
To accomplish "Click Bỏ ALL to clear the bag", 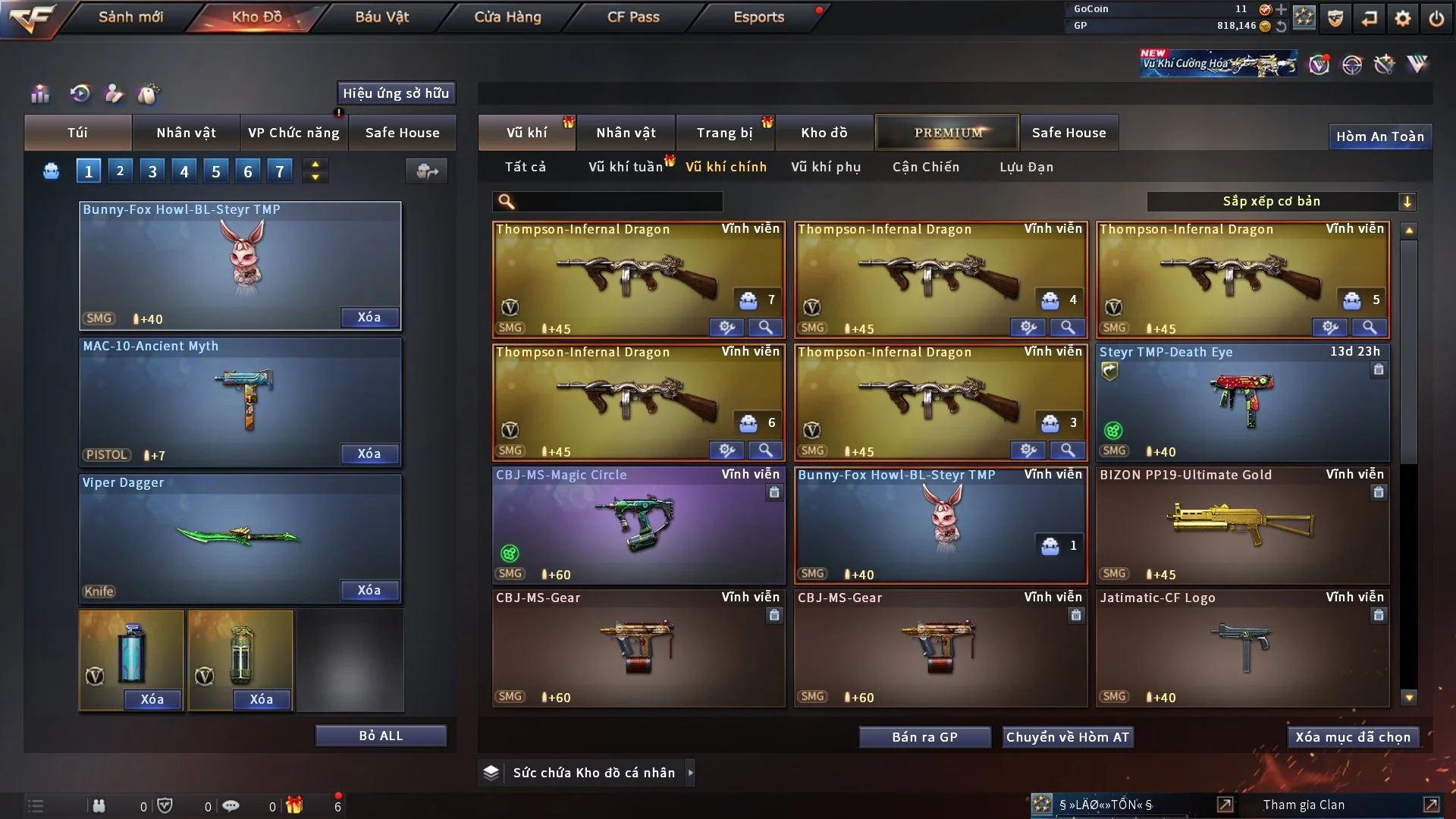I will [x=381, y=736].
